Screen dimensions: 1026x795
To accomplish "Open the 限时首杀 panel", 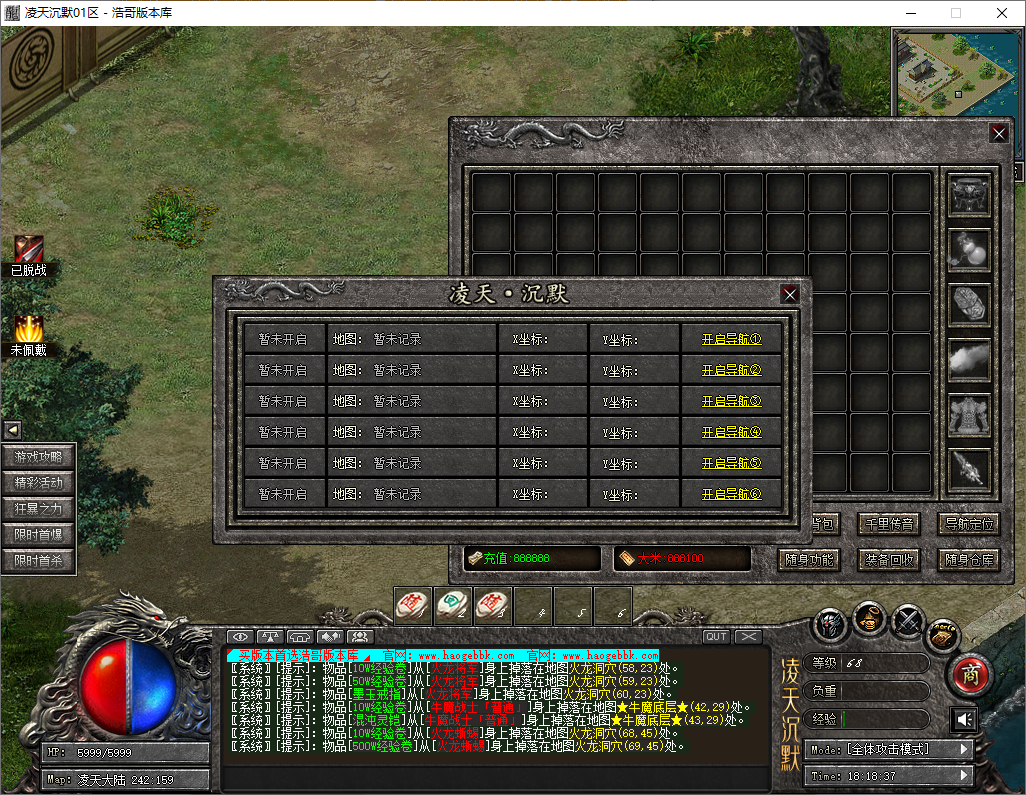I will click(x=38, y=561).
